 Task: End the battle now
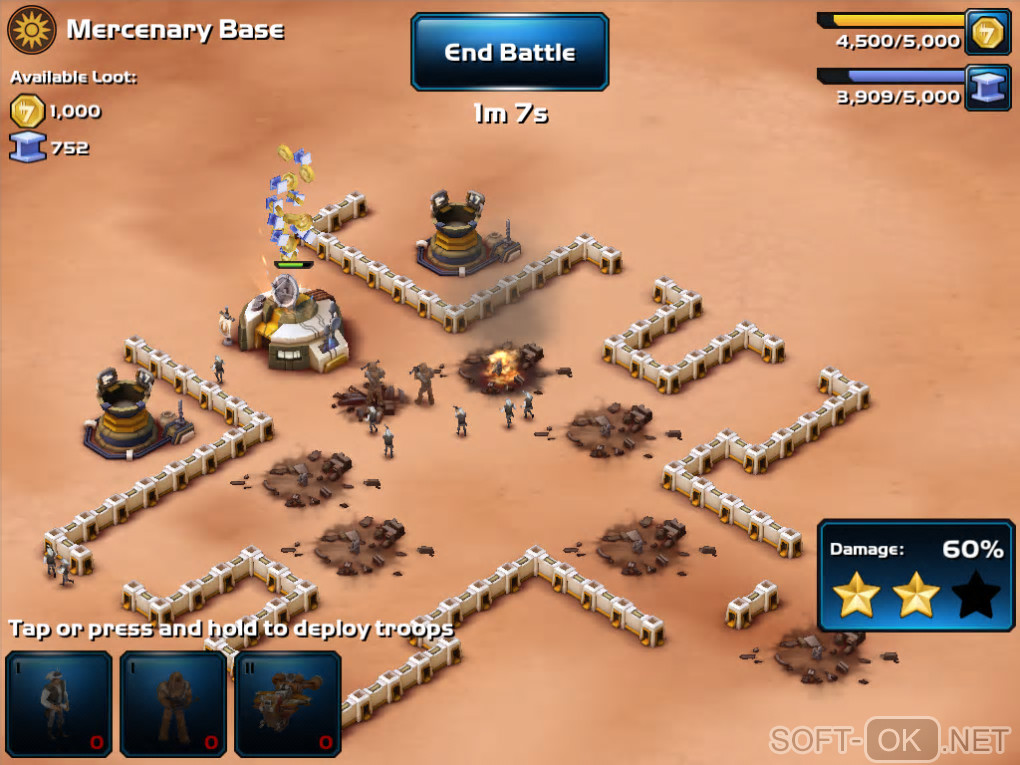(x=509, y=52)
